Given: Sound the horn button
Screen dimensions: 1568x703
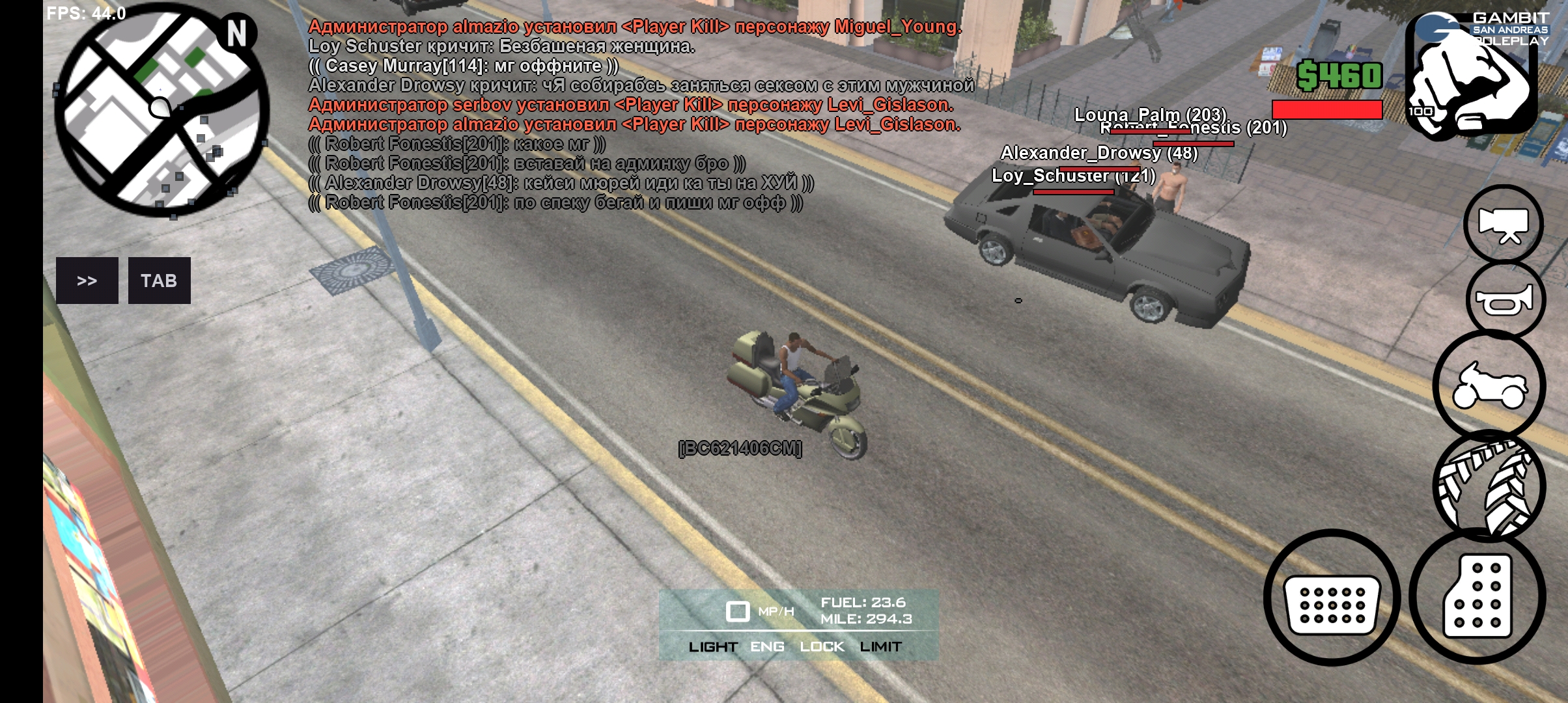Looking at the screenshot, I should click(x=1505, y=300).
